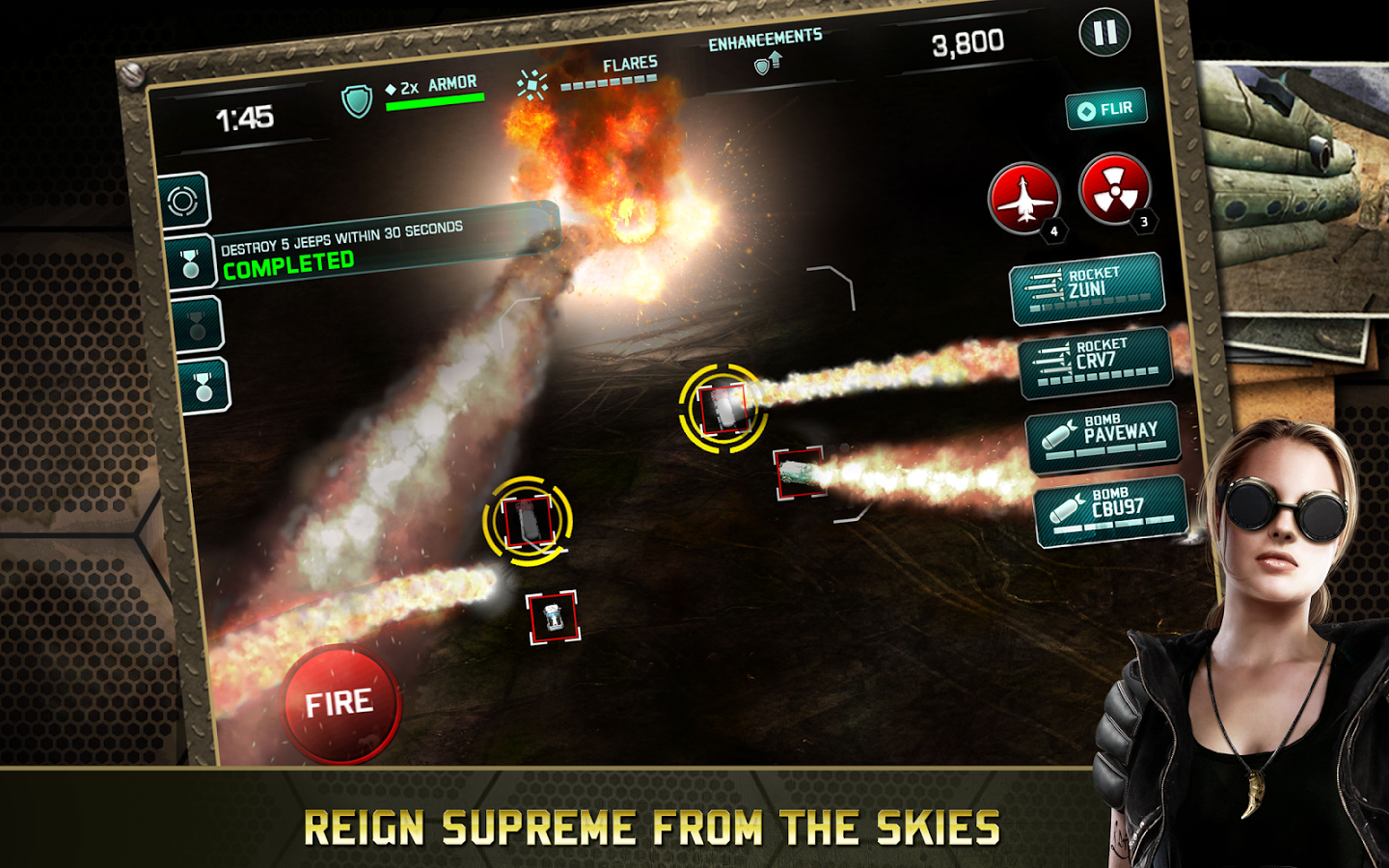Image resolution: width=1389 pixels, height=868 pixels.
Task: Deploy flares countermeasure
Action: 532,85
